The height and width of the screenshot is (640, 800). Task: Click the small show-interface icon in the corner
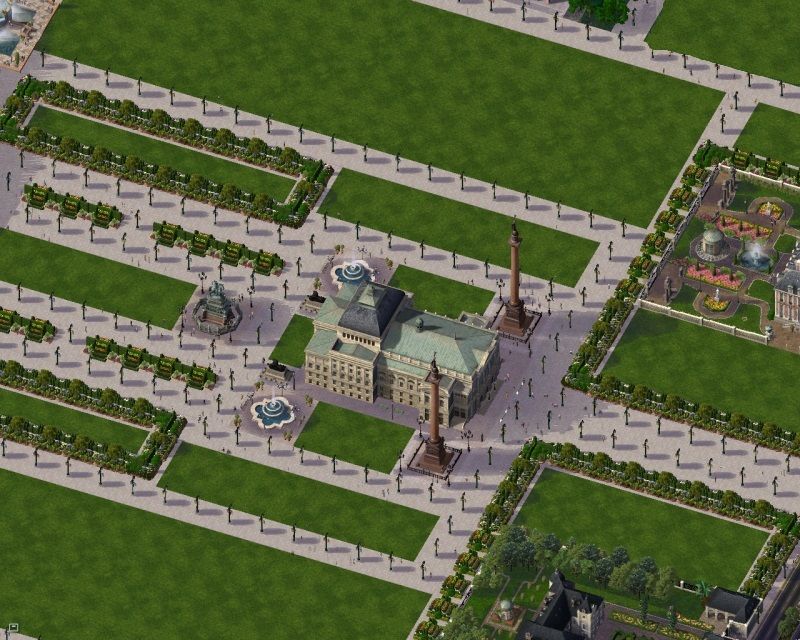[13, 631]
